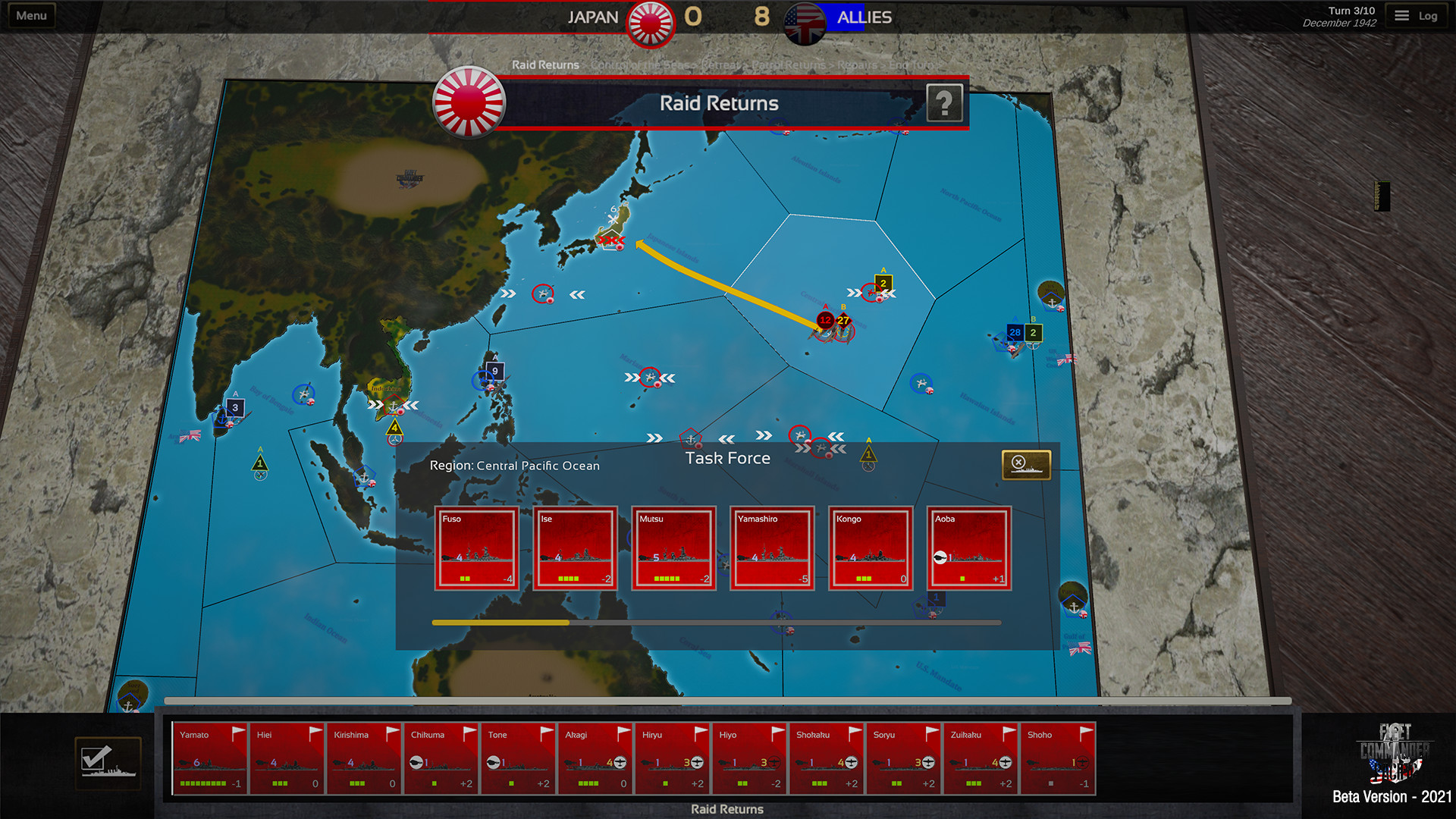This screenshot has width=1456, height=819.
Task: Select the Control of the Seas phase in the breadcrumb
Action: pos(641,65)
